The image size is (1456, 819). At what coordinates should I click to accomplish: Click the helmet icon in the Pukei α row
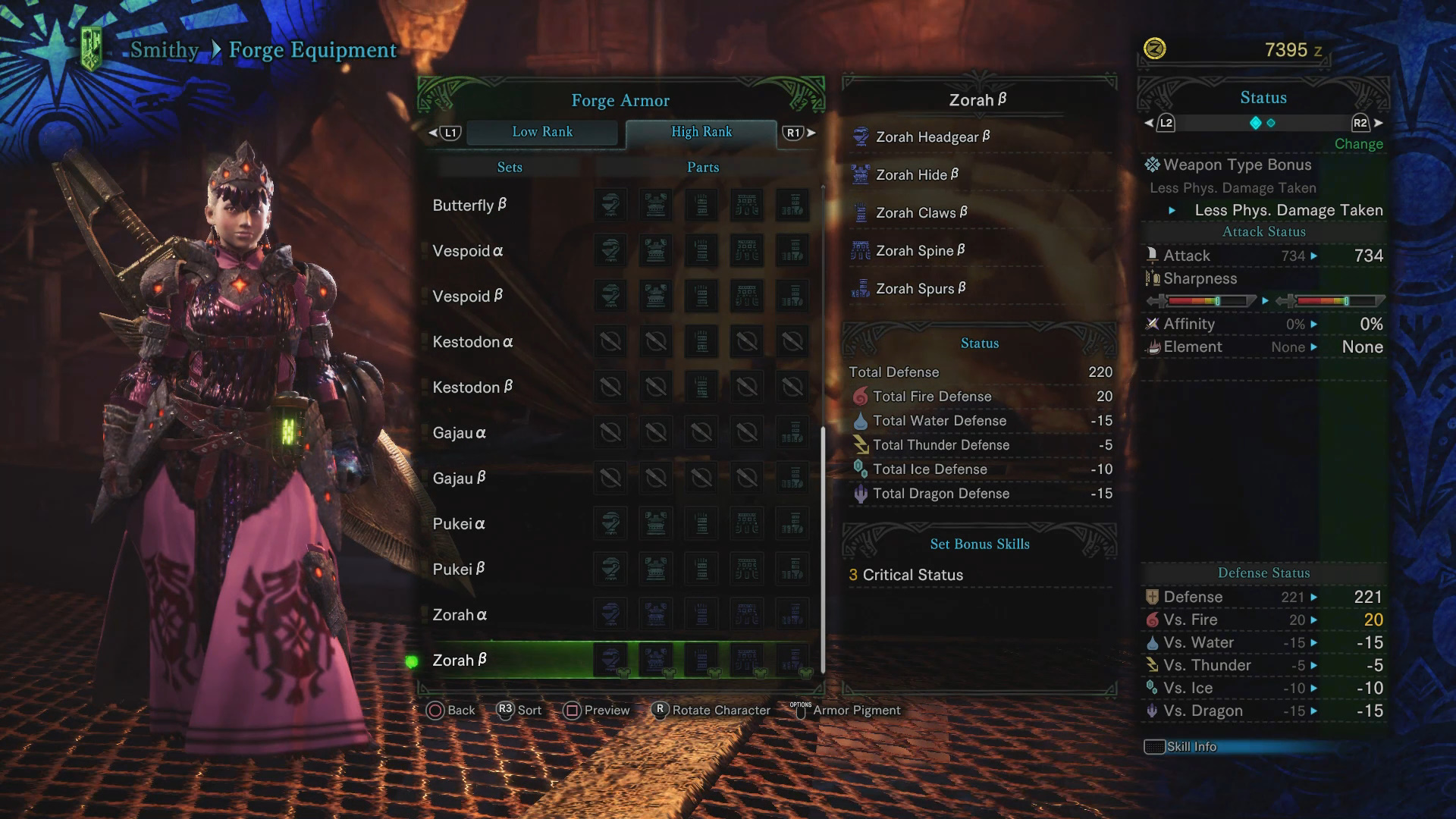(x=610, y=523)
